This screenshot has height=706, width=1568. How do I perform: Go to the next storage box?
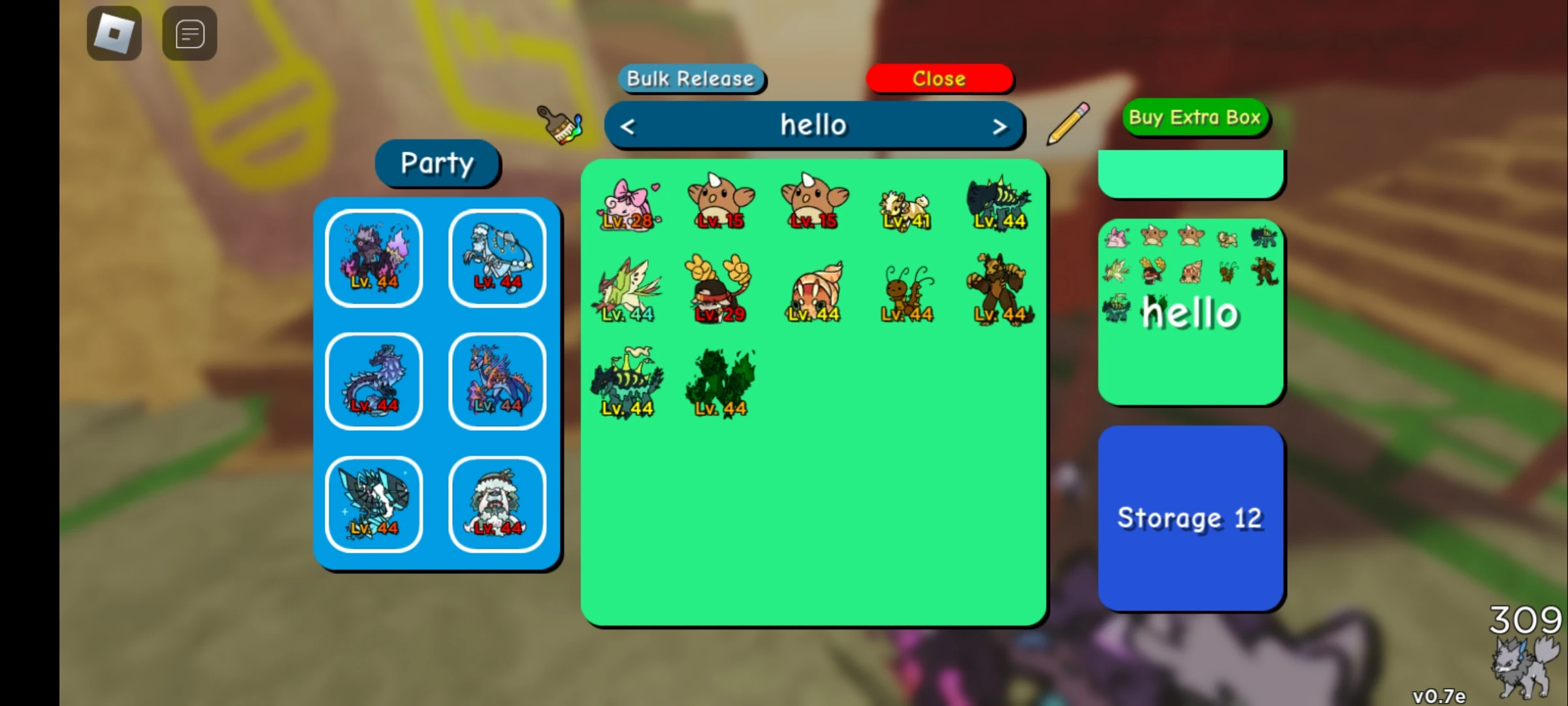(x=1000, y=126)
